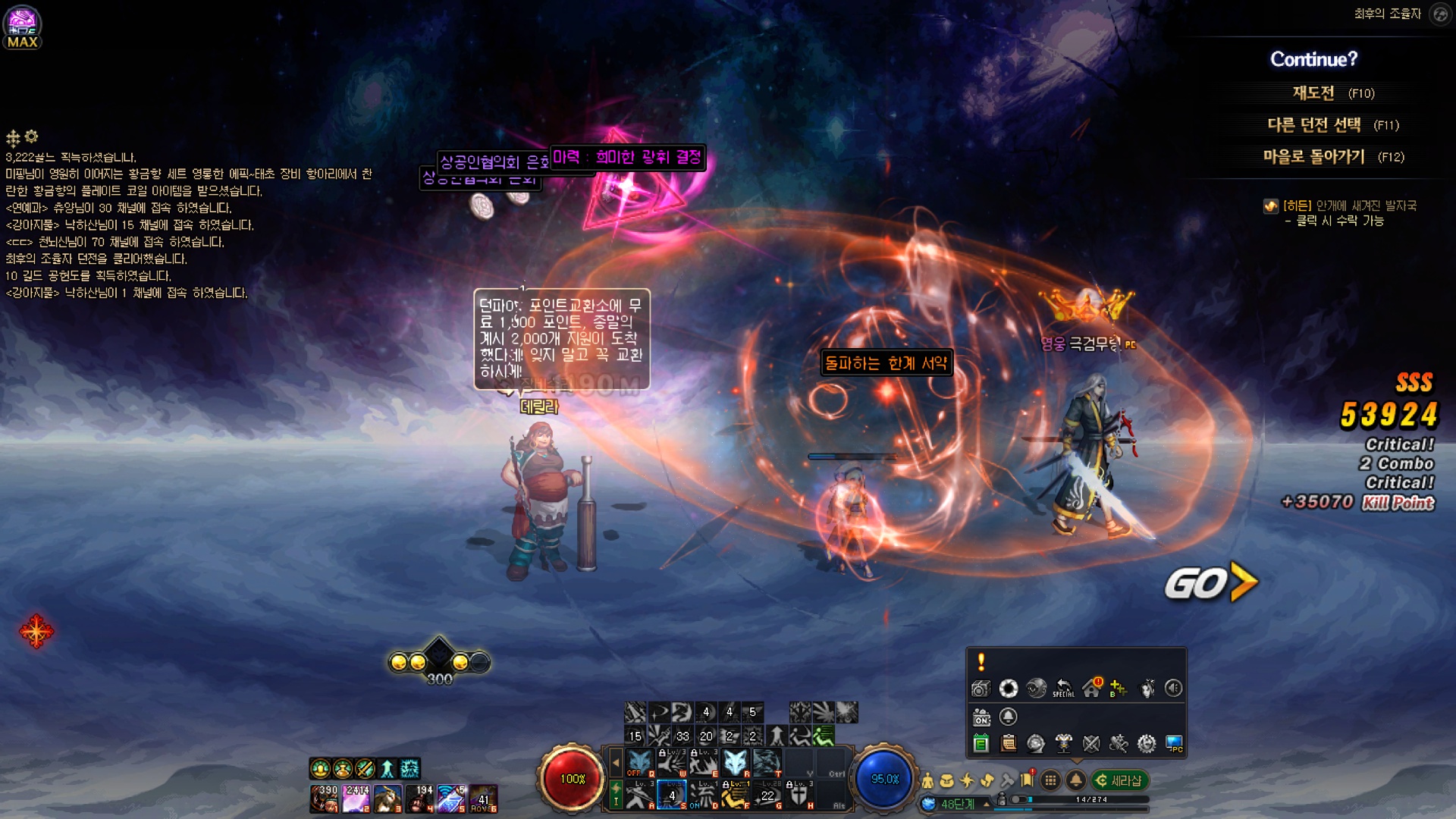The image size is (1456, 819).
Task: Open the clipboard quest list icon
Action: [x=1009, y=744]
